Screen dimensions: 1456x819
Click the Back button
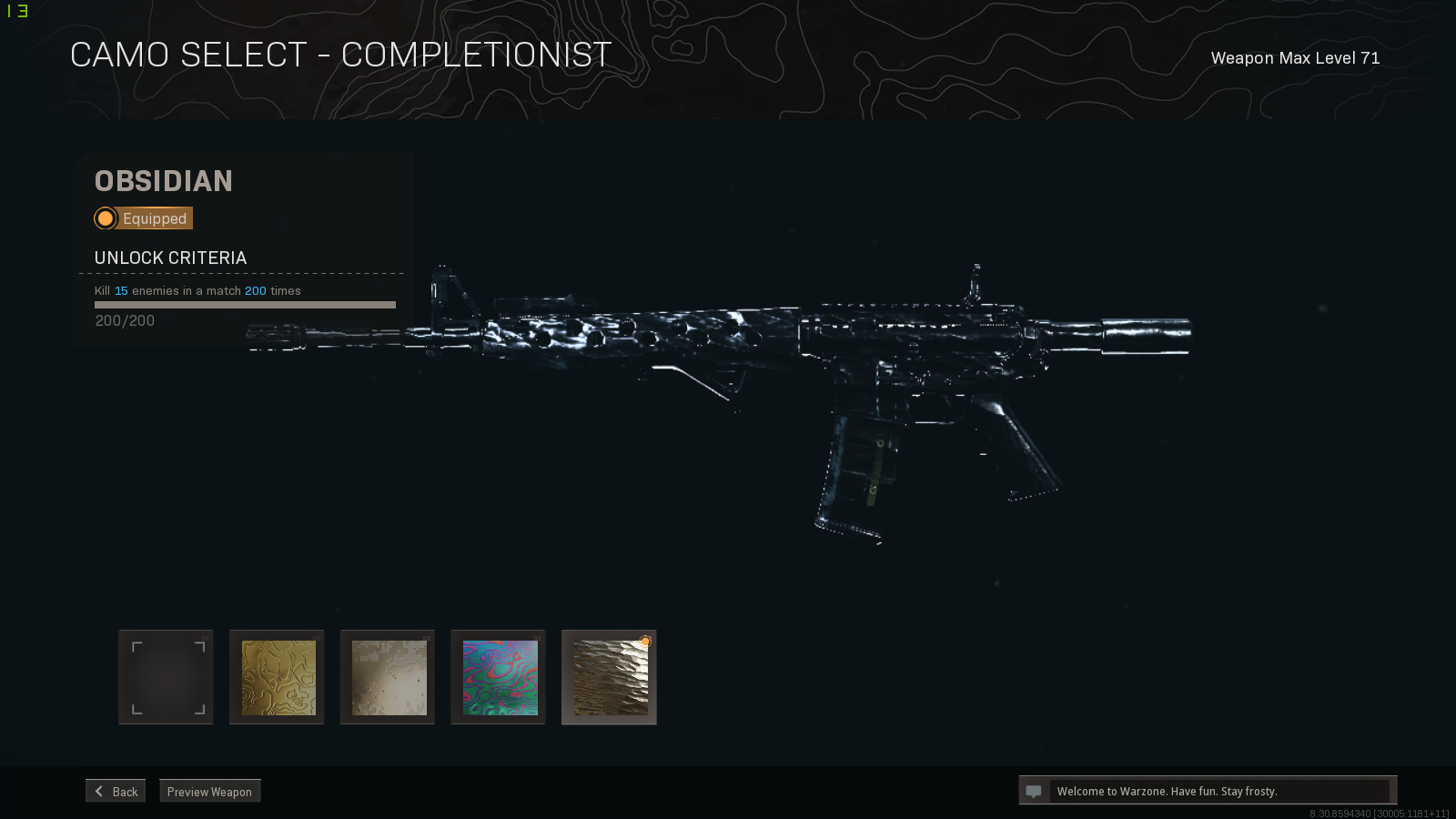[115, 790]
